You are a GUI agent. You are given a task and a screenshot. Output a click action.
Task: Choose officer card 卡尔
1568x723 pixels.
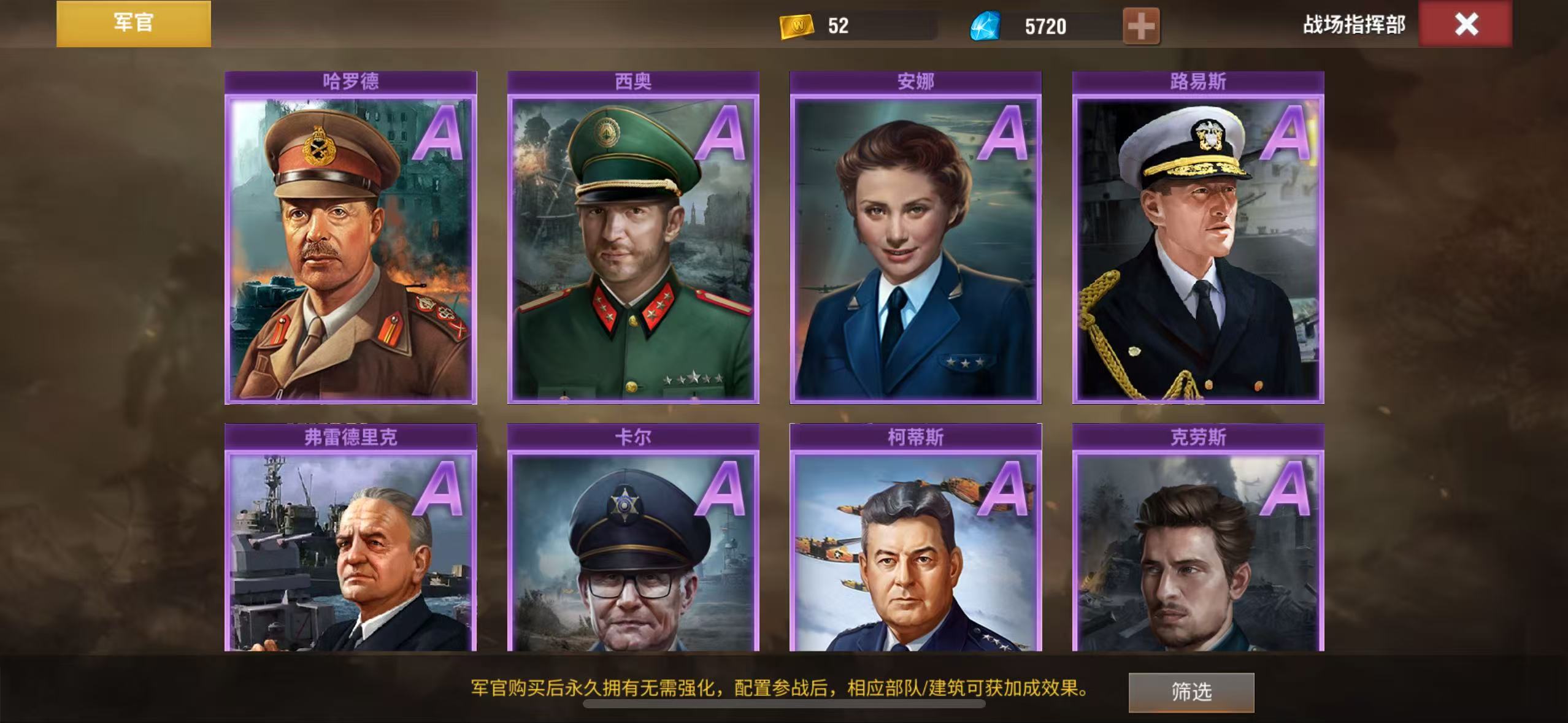[633, 546]
